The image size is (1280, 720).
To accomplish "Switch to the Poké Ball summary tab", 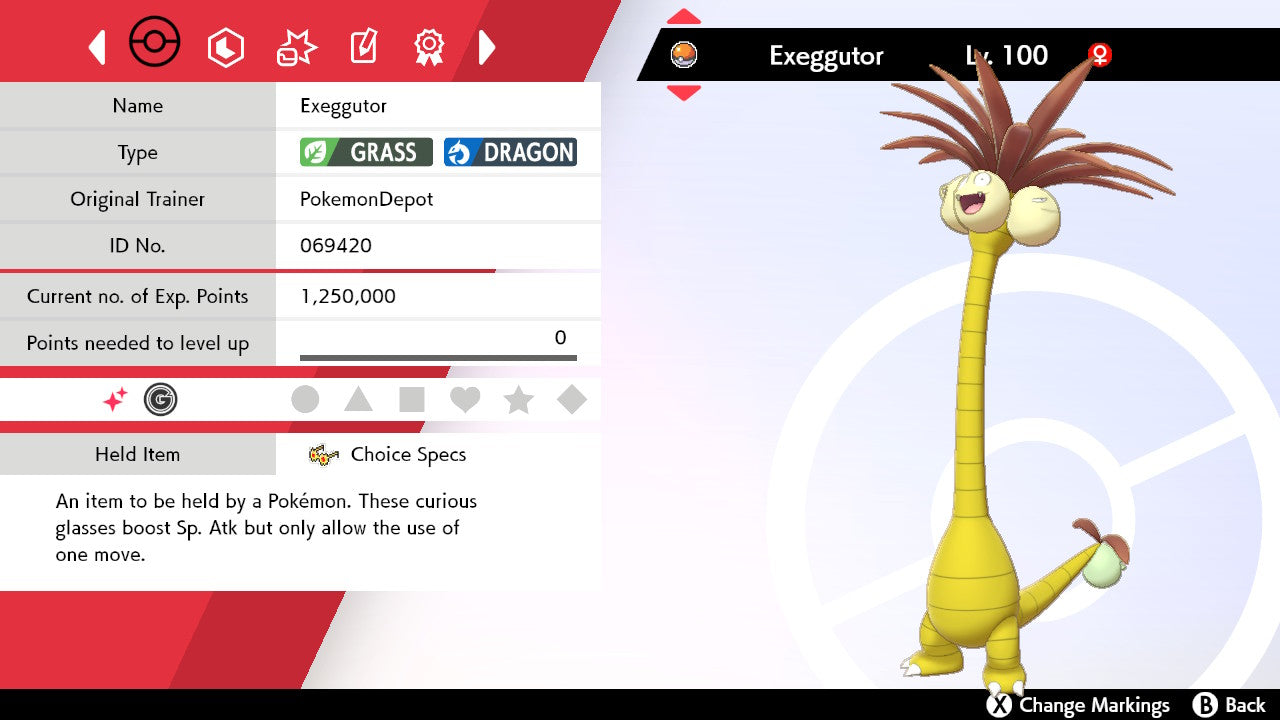I will click(x=155, y=44).
